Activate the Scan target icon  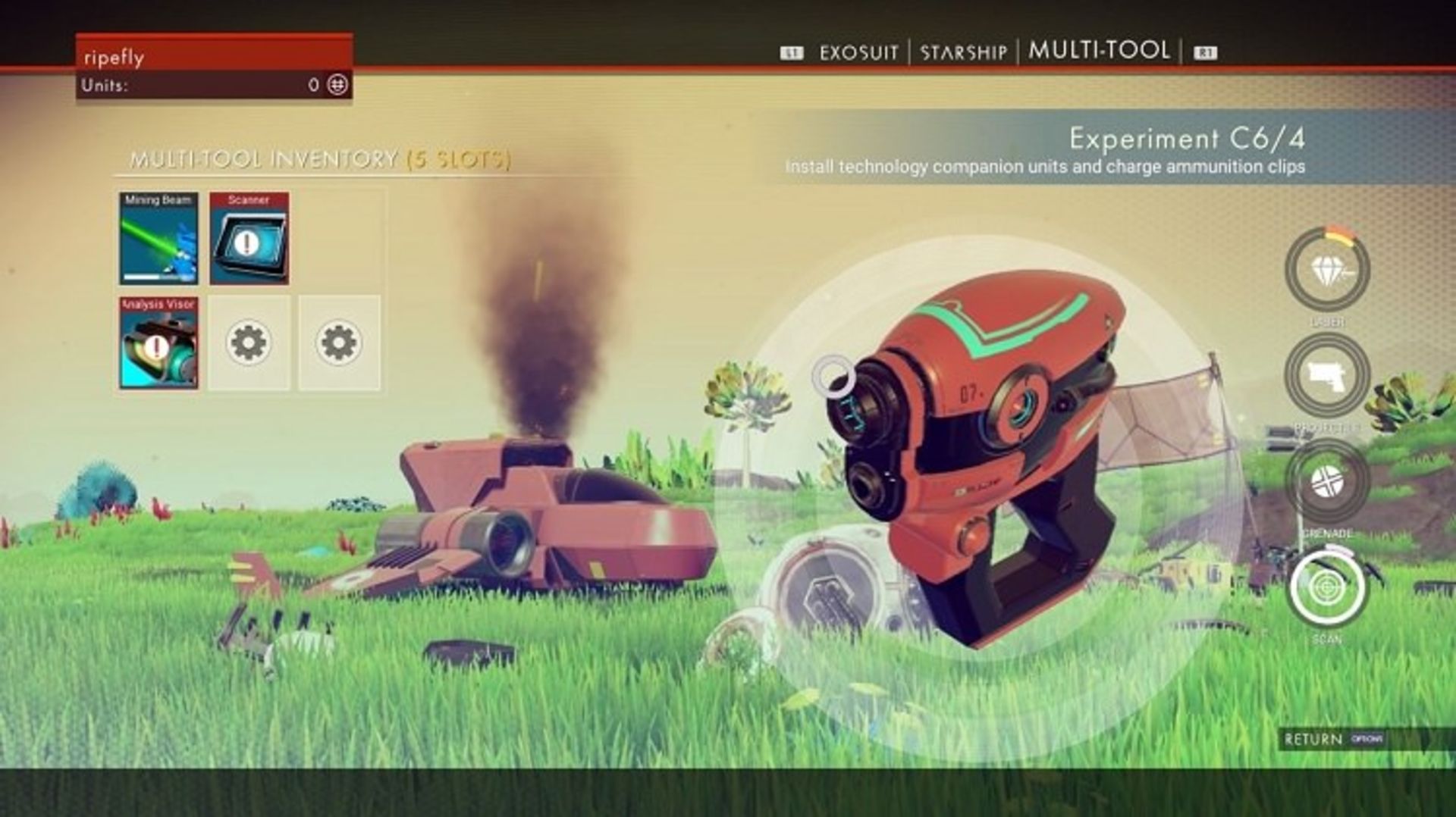[1326, 587]
